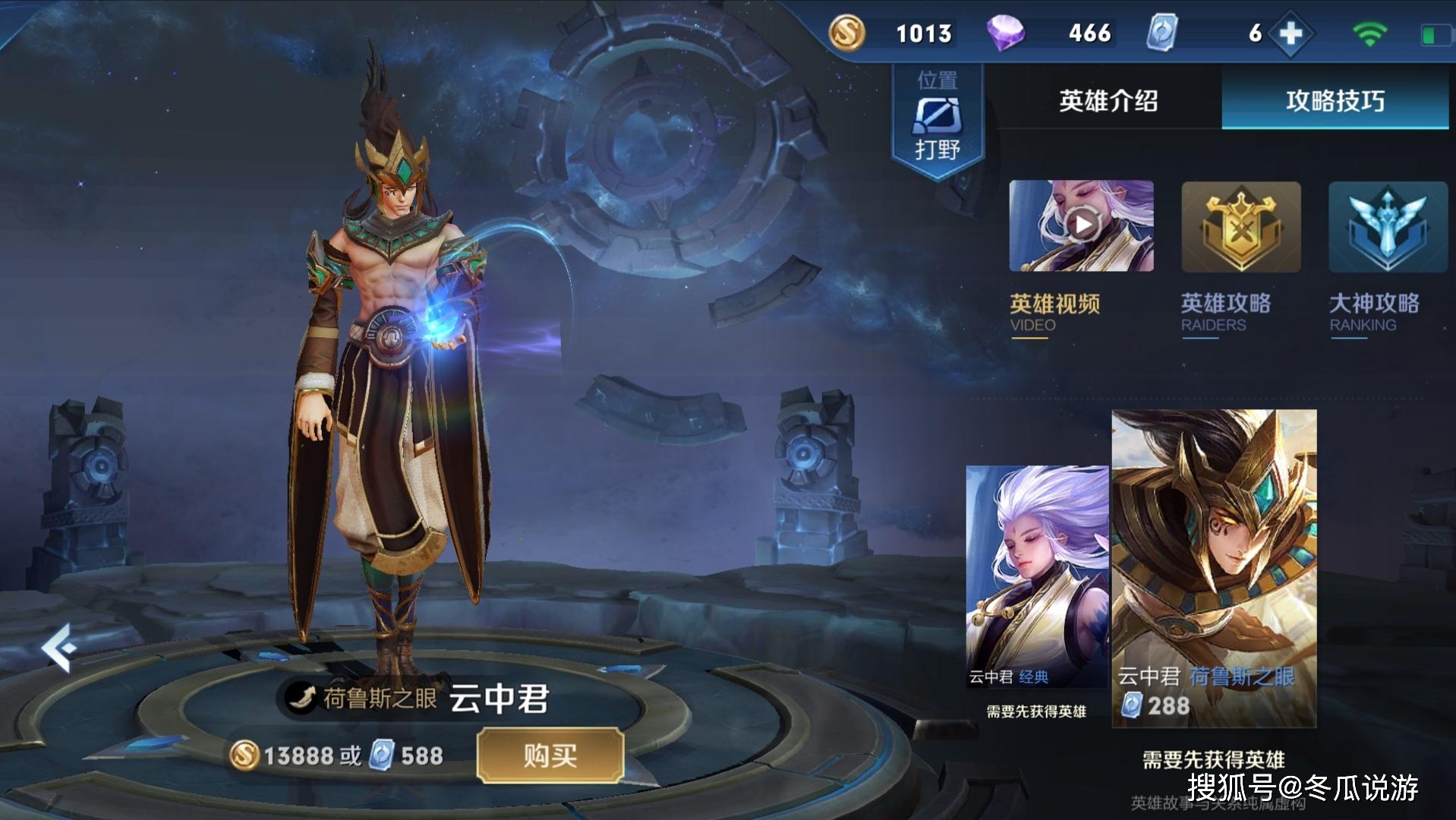Play the 英雄视频 hero video
This screenshot has width=1456, height=820.
[x=1081, y=225]
